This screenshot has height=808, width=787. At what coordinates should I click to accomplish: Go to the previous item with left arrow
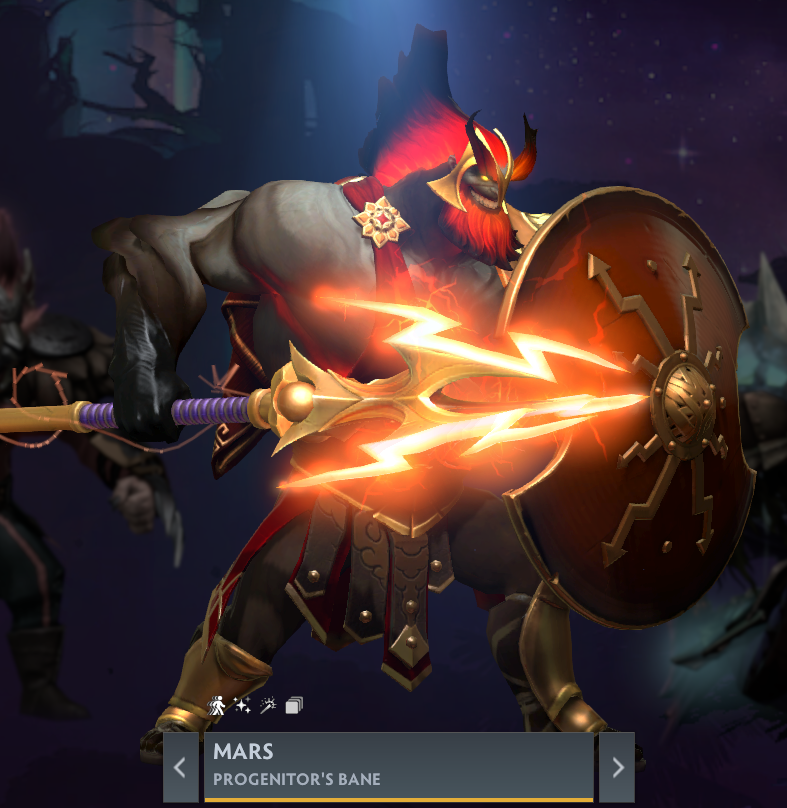pyautogui.click(x=181, y=767)
